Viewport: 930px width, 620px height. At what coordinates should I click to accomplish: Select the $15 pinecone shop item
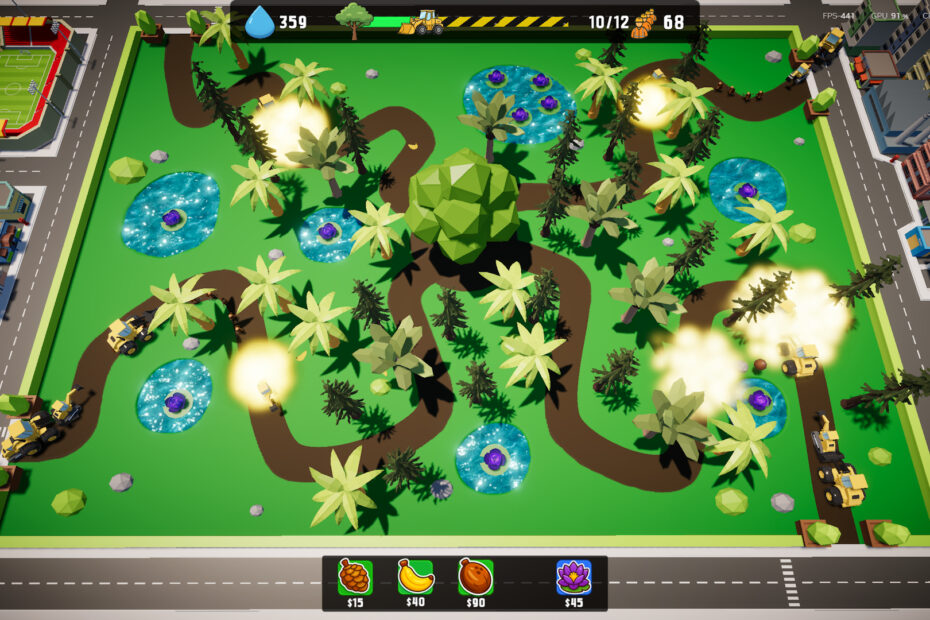[355, 577]
